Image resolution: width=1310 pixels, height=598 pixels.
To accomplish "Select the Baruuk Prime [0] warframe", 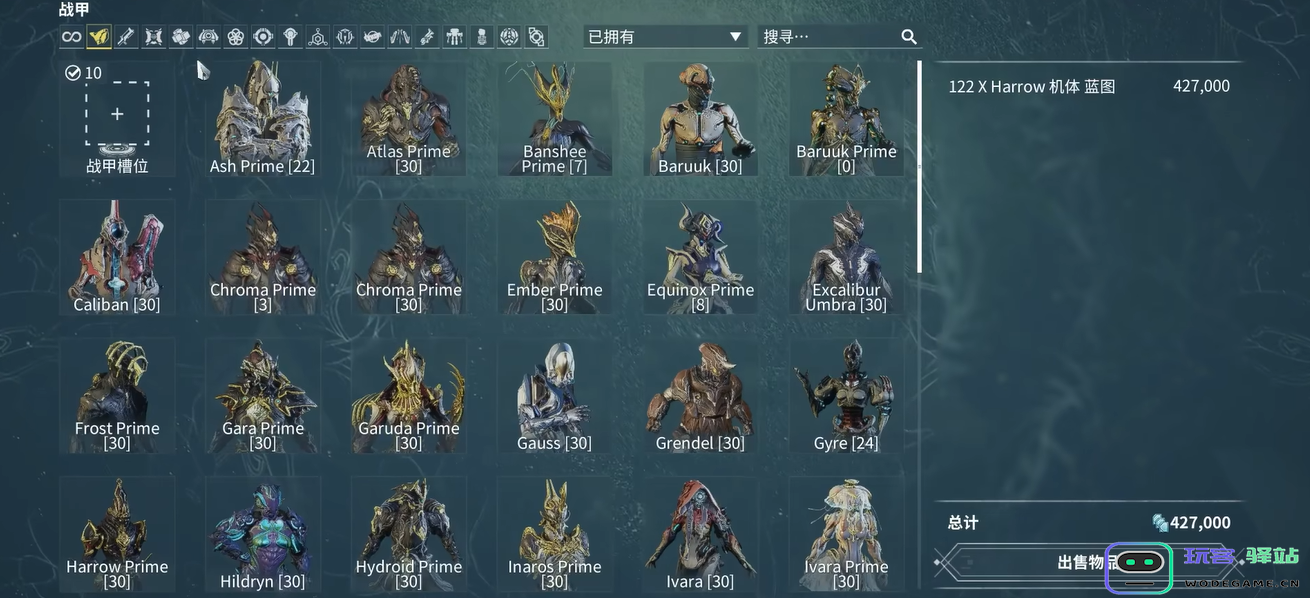I will (x=846, y=118).
